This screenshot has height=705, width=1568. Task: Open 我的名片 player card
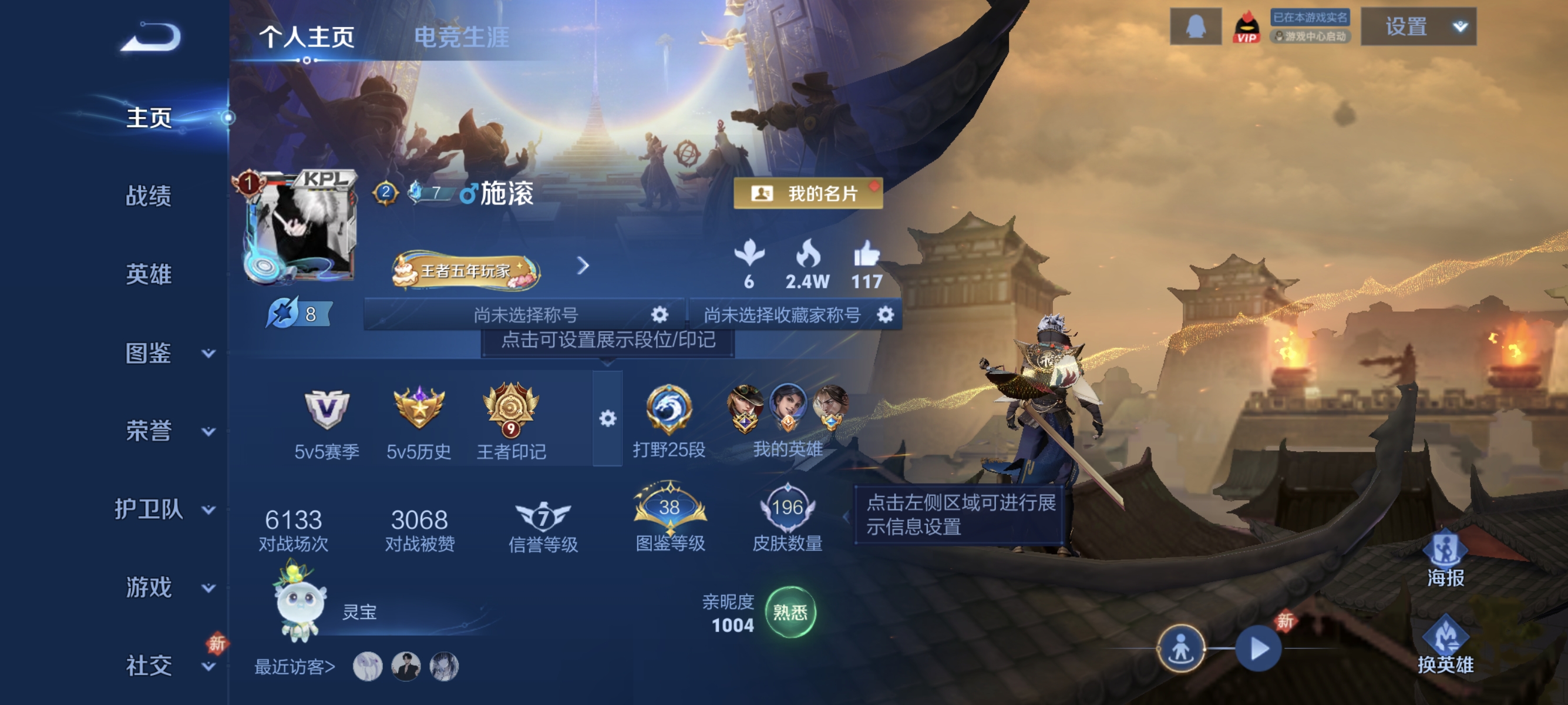point(807,194)
